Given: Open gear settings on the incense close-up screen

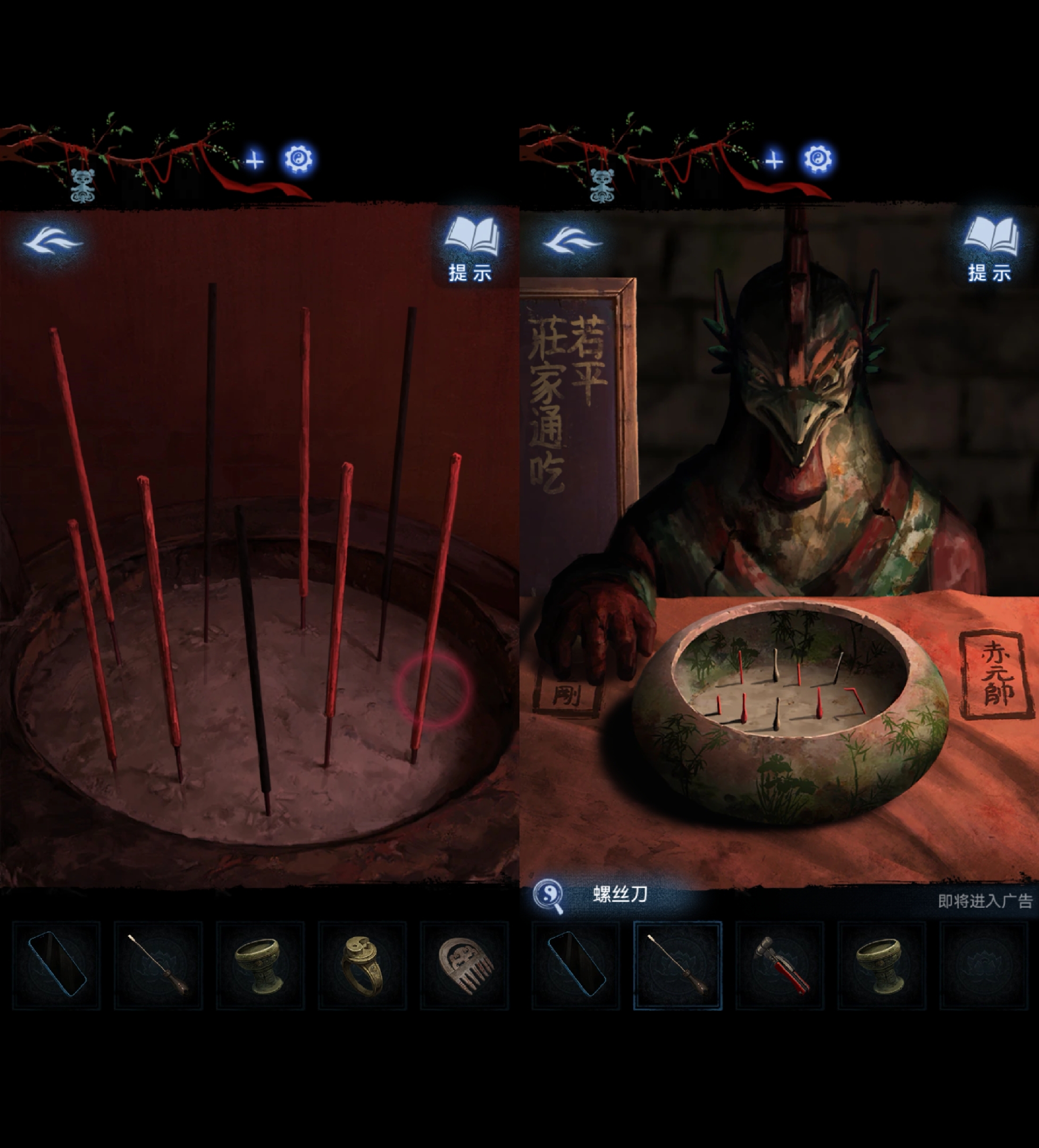Looking at the screenshot, I should 298,159.
